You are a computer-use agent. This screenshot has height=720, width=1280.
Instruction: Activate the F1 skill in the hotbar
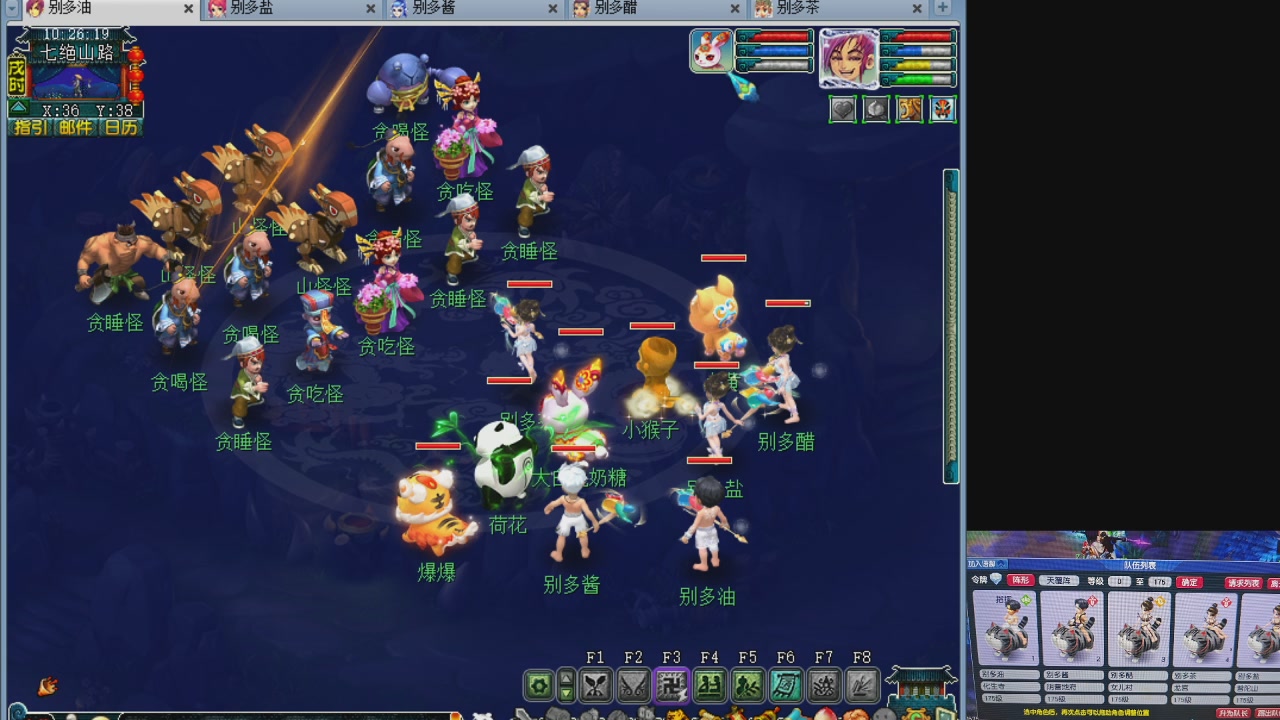click(x=595, y=685)
